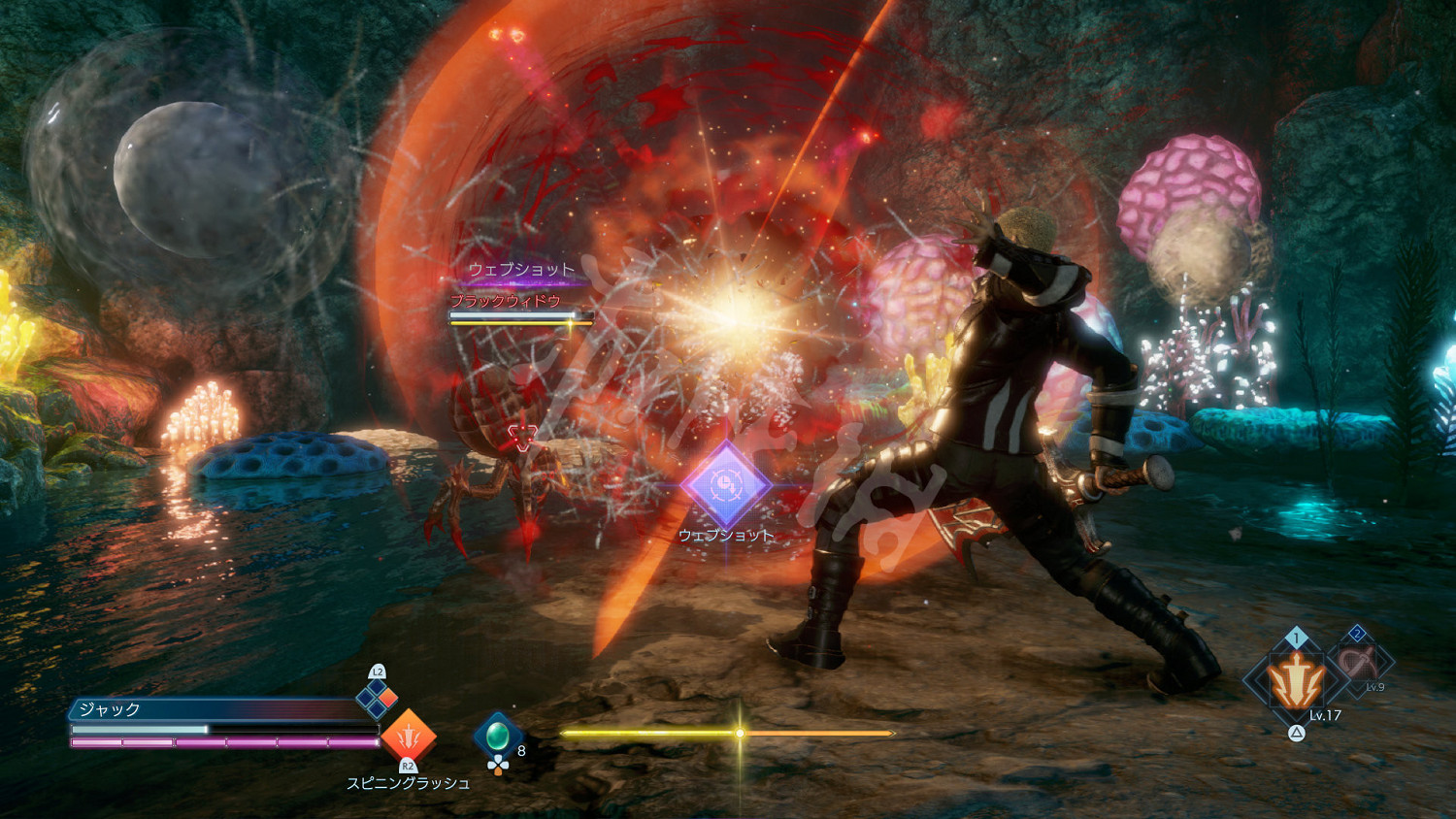
Task: Activate the orange Spinning Rush ability icon
Action: click(409, 736)
